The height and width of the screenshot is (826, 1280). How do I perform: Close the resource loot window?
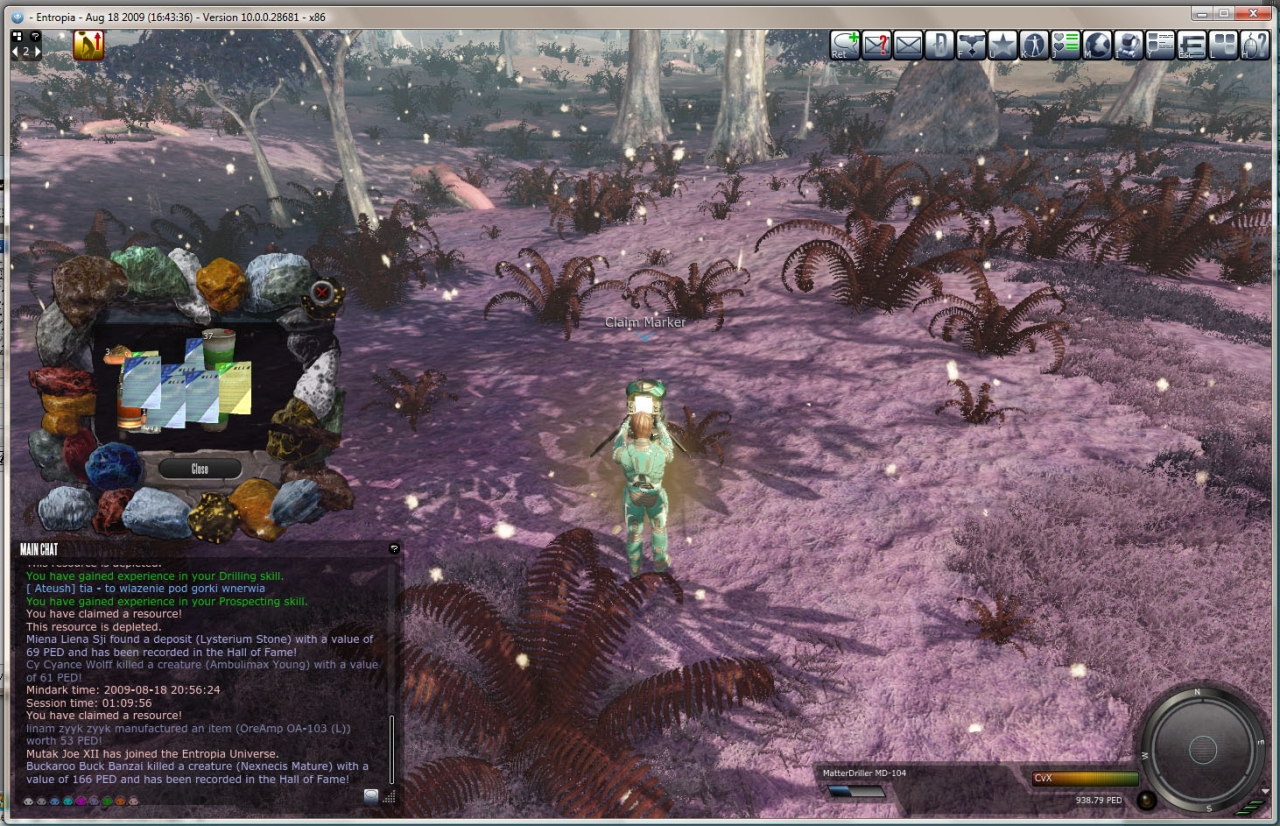(x=200, y=468)
